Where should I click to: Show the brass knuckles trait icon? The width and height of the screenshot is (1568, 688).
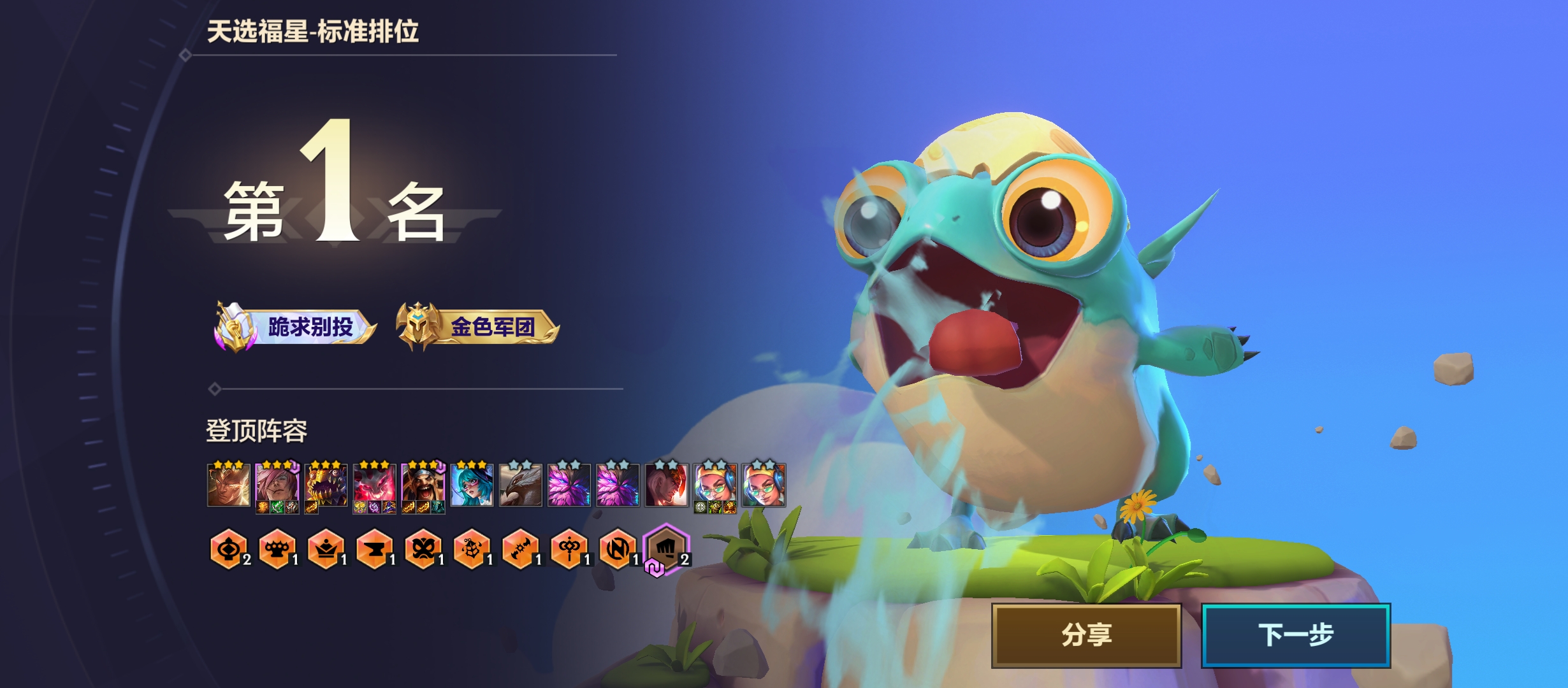point(277,548)
